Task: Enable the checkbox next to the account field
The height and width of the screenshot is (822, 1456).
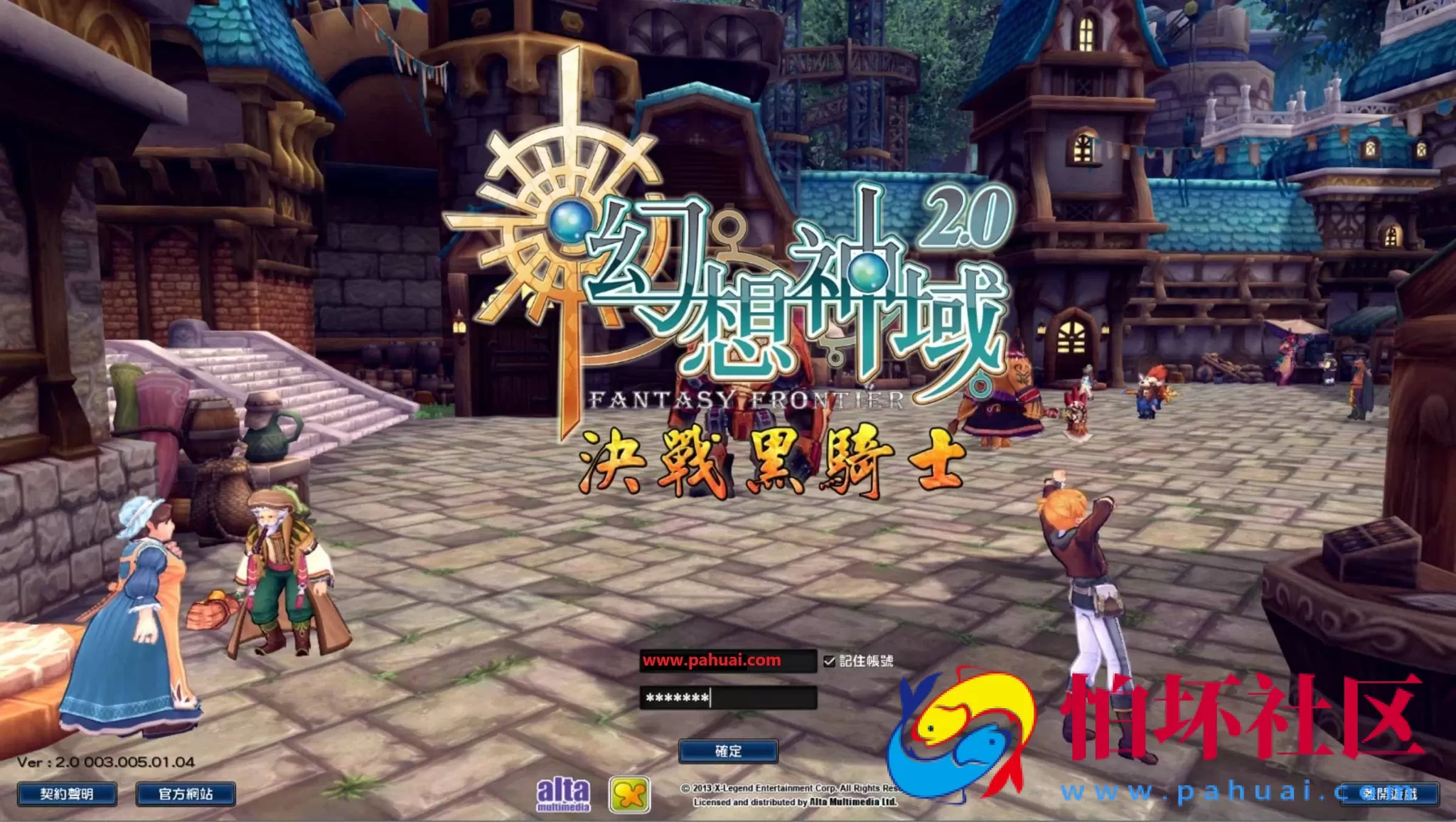Action: [829, 661]
